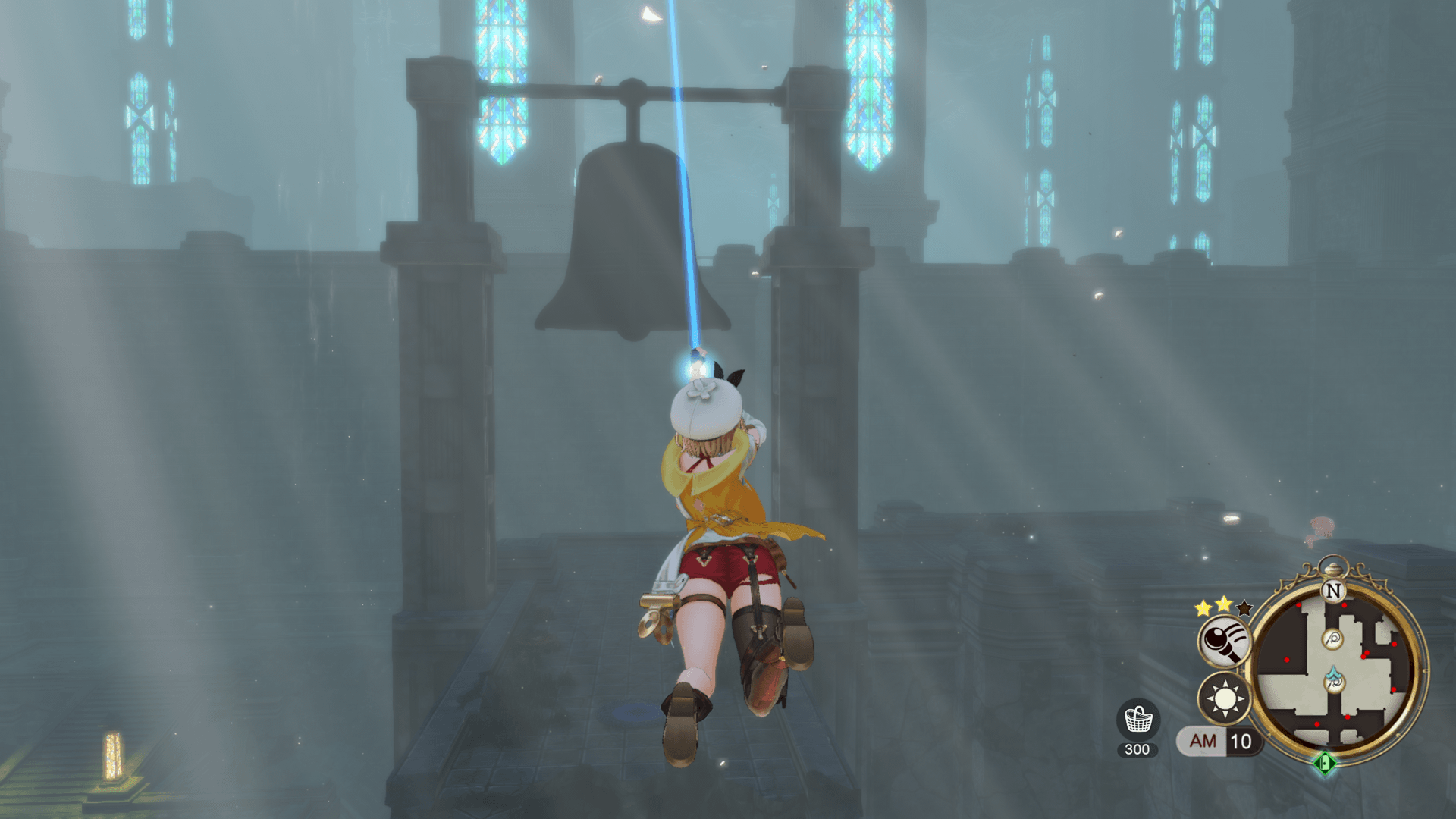Click the green exit door marker
Viewport: 1456px width, 819px height.
(1326, 762)
